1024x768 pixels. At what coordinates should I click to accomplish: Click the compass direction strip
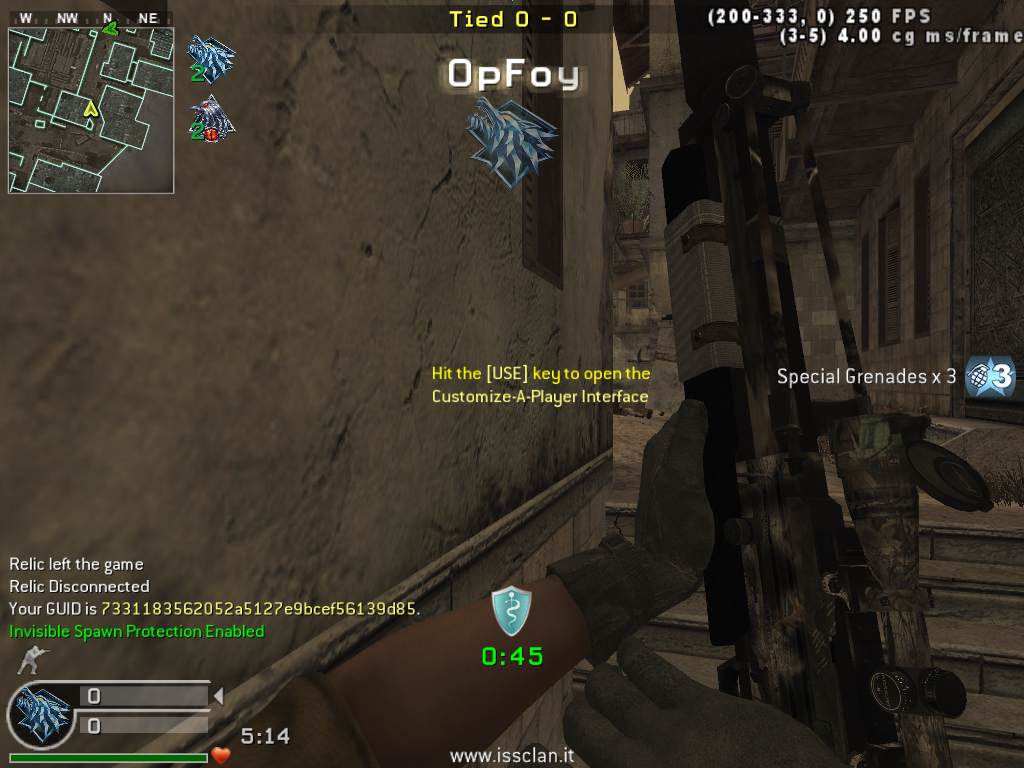(x=90, y=18)
